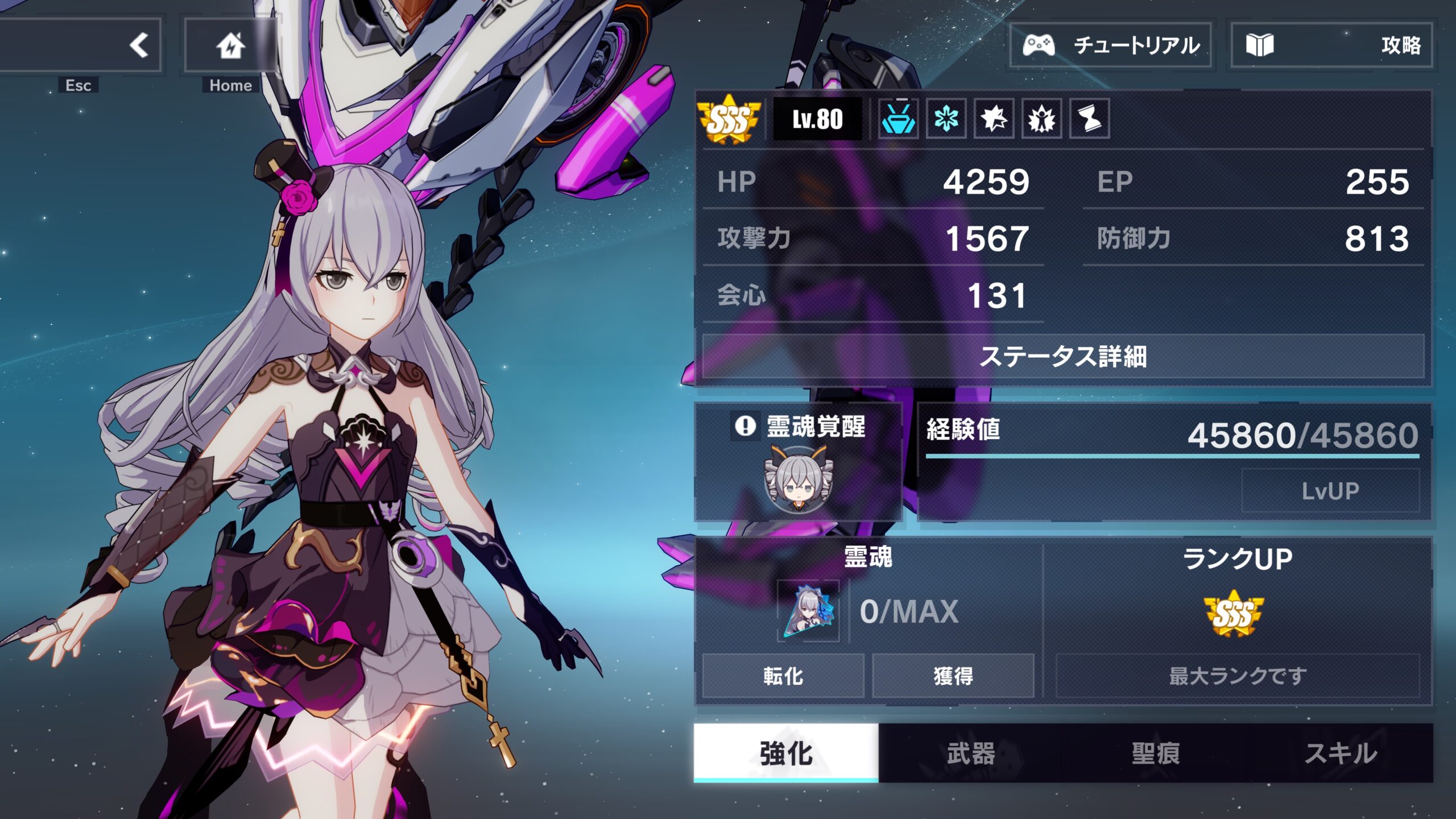The height and width of the screenshot is (819, 1456).
Task: Open the チュートリアル tutorial menu
Action: (1110, 45)
